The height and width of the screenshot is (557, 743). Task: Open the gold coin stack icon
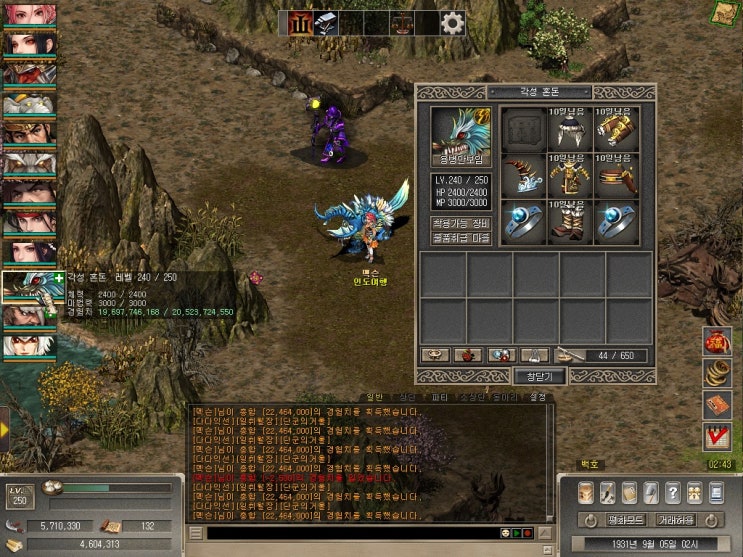coord(716,373)
